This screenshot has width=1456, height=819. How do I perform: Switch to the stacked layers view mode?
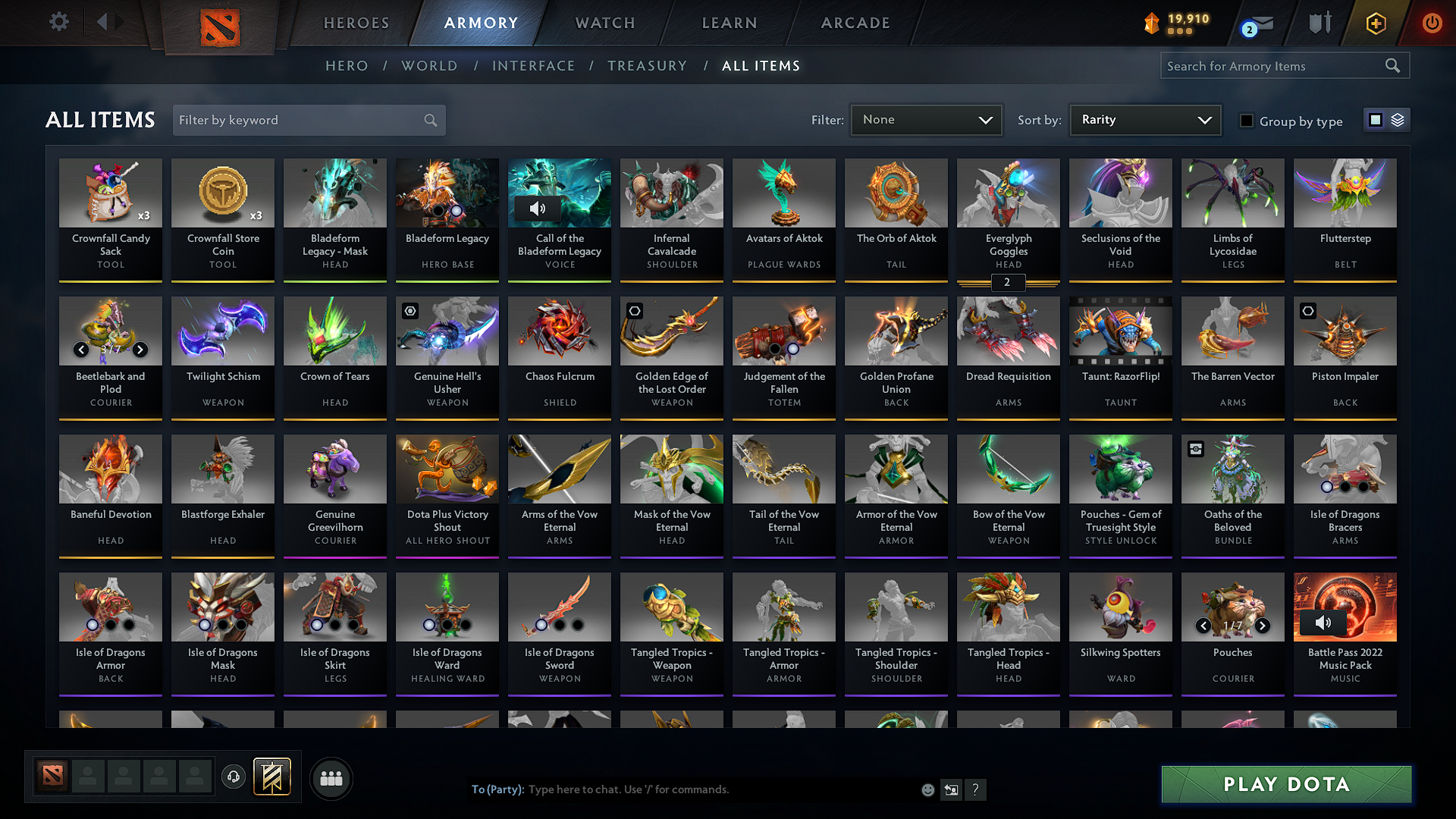tap(1398, 119)
